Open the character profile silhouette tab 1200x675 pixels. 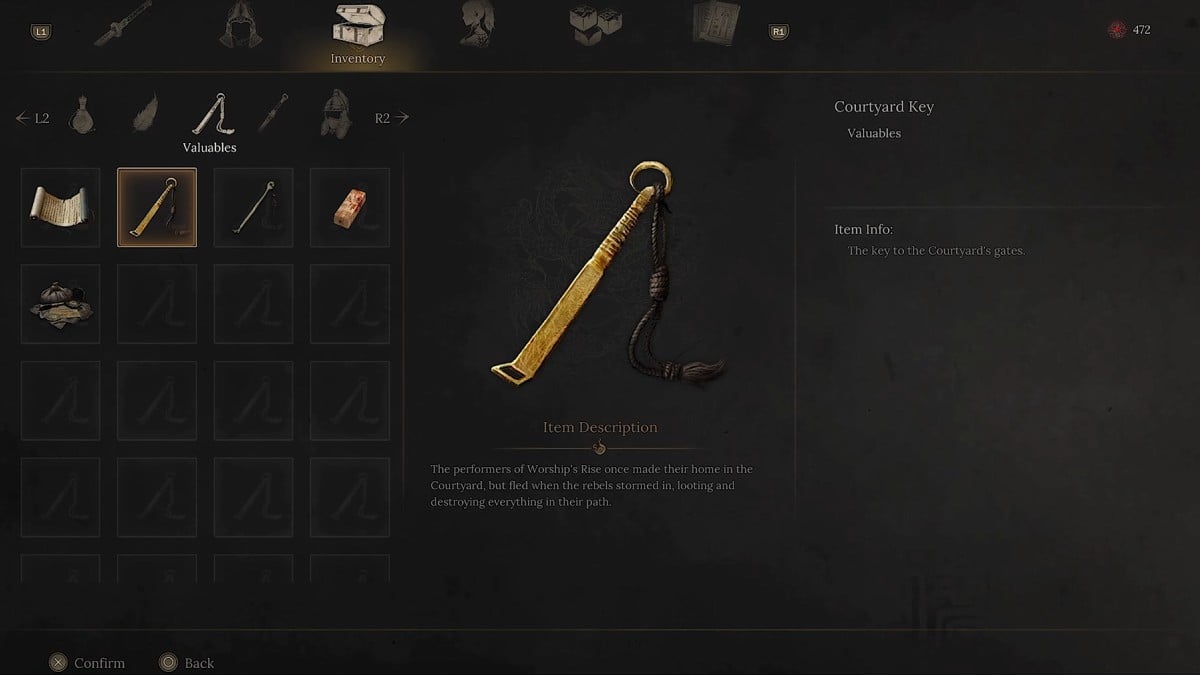click(x=476, y=24)
